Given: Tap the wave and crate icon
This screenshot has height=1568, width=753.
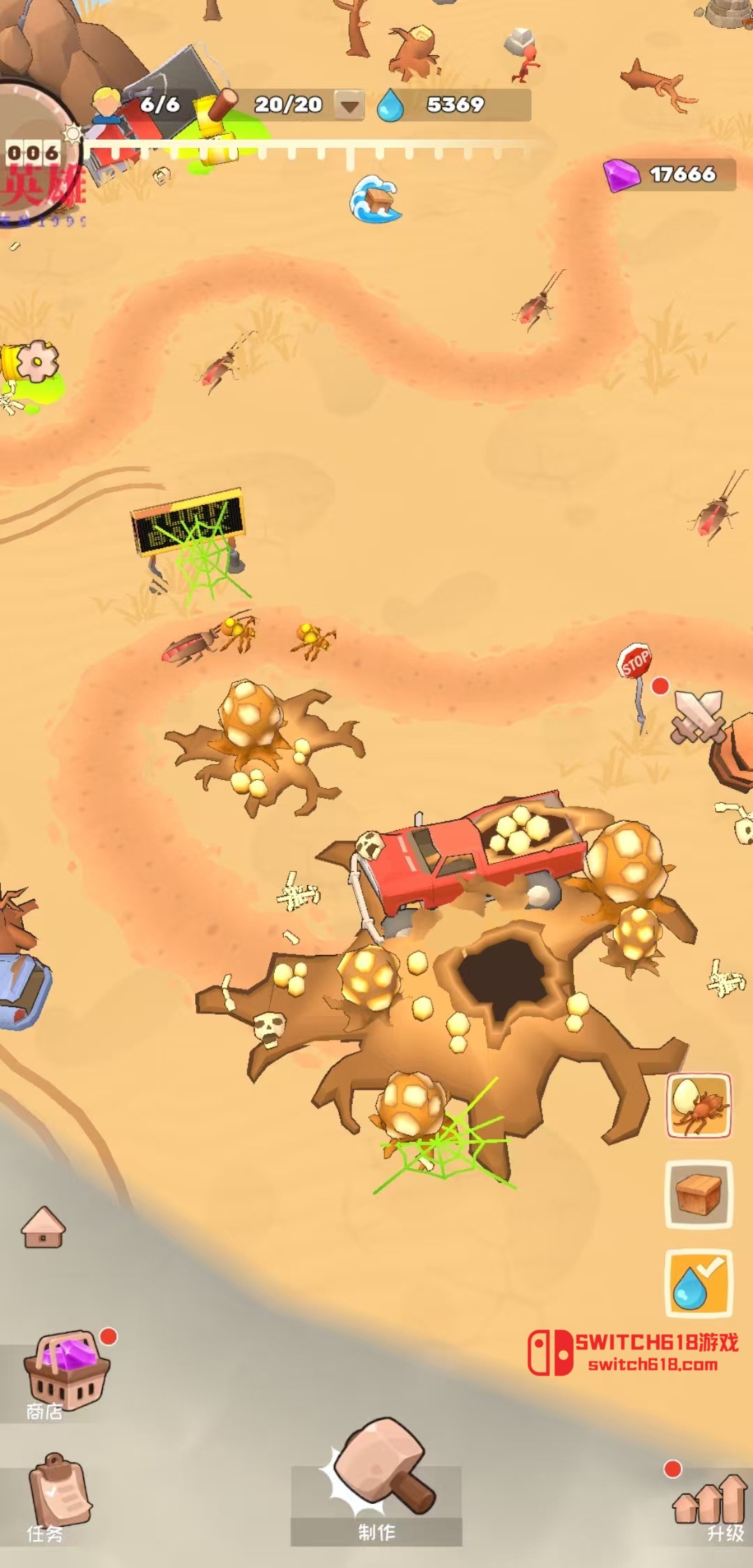Looking at the screenshot, I should 376,199.
